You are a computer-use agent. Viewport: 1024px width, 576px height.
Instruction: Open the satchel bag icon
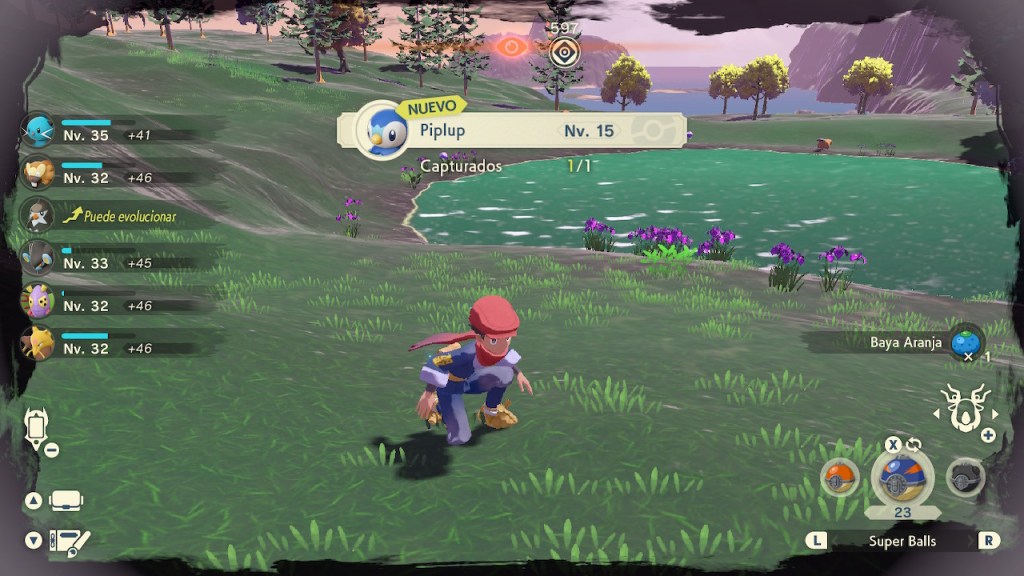click(66, 500)
